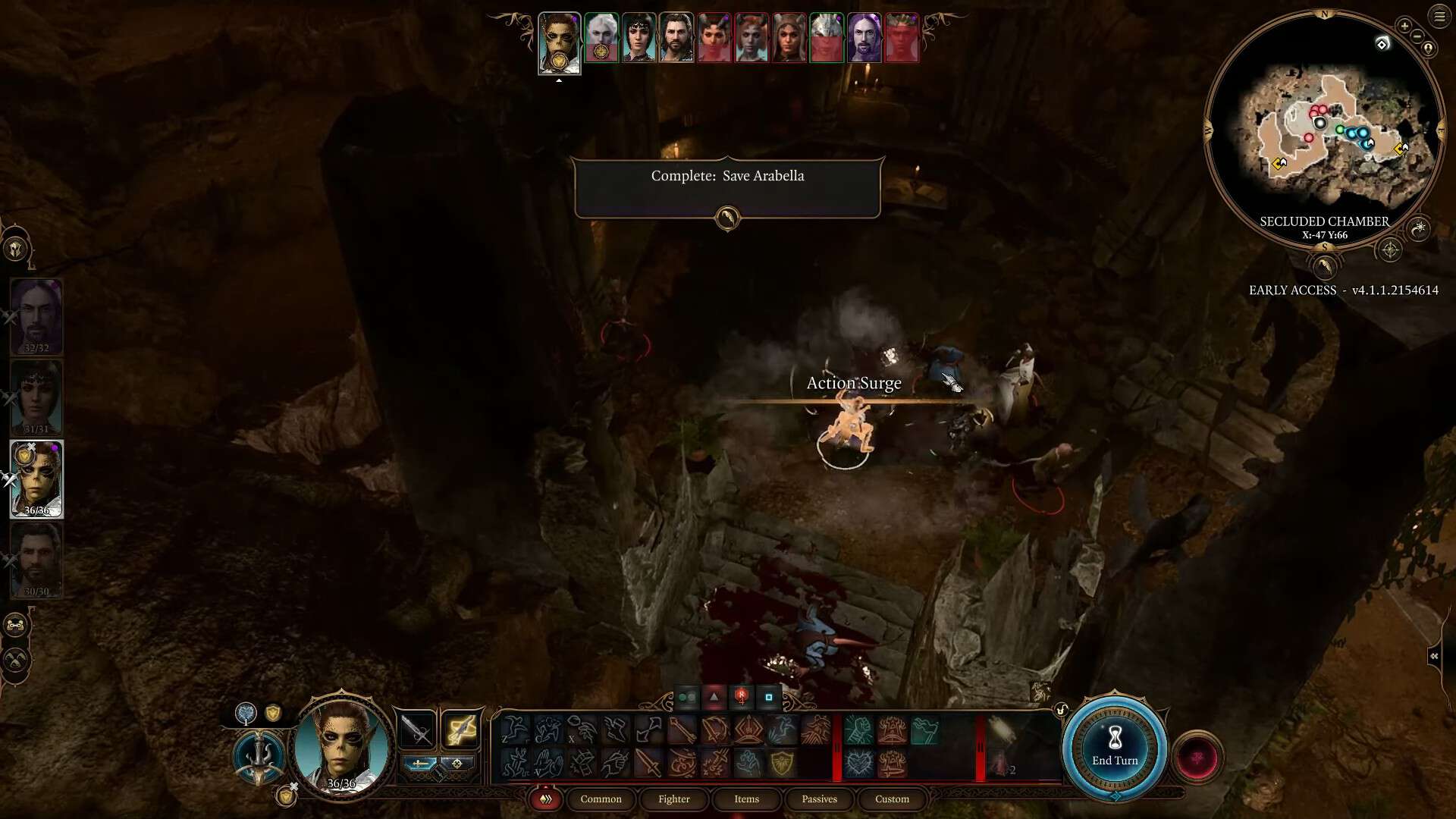This screenshot has height=819, width=1456.
Task: Expand the hotbar with the double-chevron button
Action: click(x=545, y=799)
